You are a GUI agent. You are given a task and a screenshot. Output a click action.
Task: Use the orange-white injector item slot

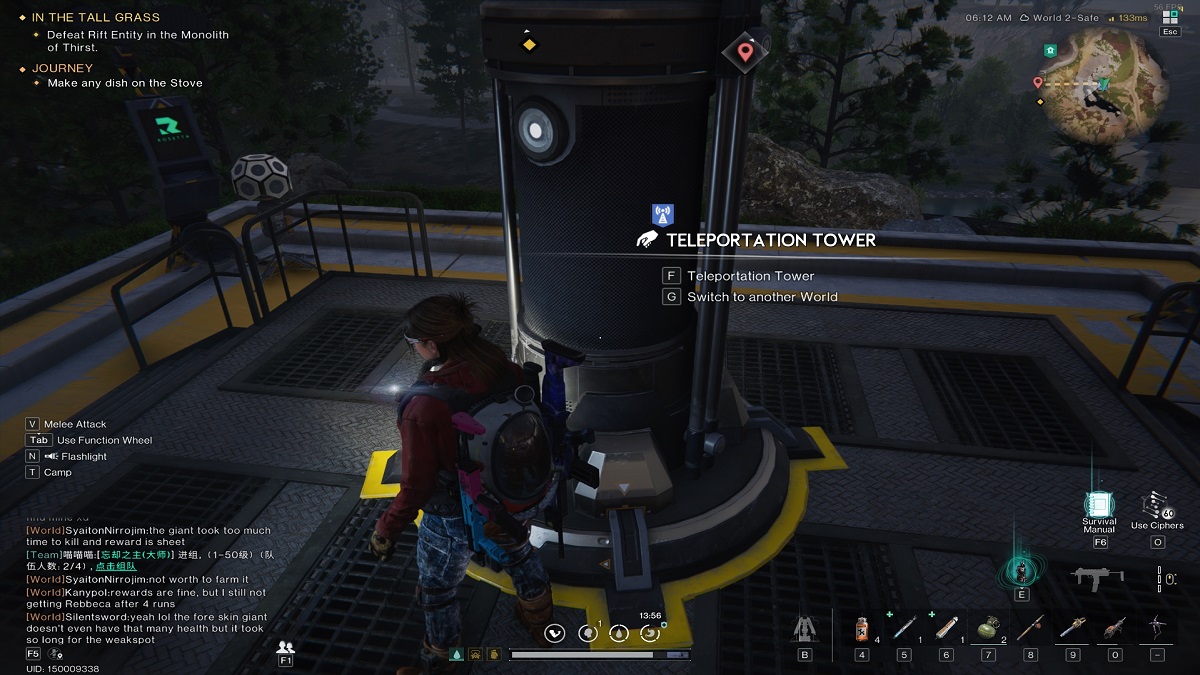(x=946, y=629)
